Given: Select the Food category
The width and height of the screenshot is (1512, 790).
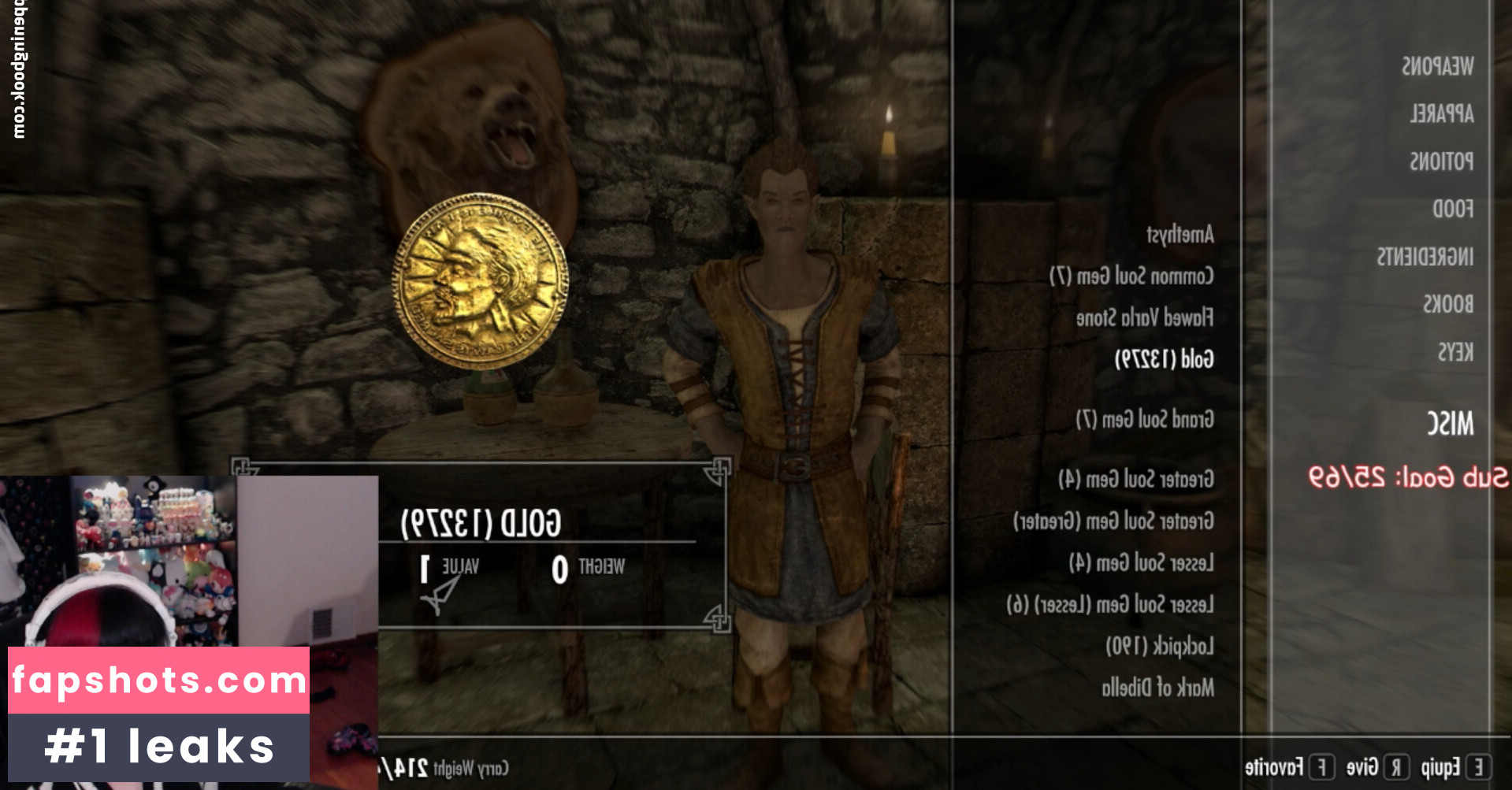Looking at the screenshot, I should pyautogui.click(x=1452, y=209).
